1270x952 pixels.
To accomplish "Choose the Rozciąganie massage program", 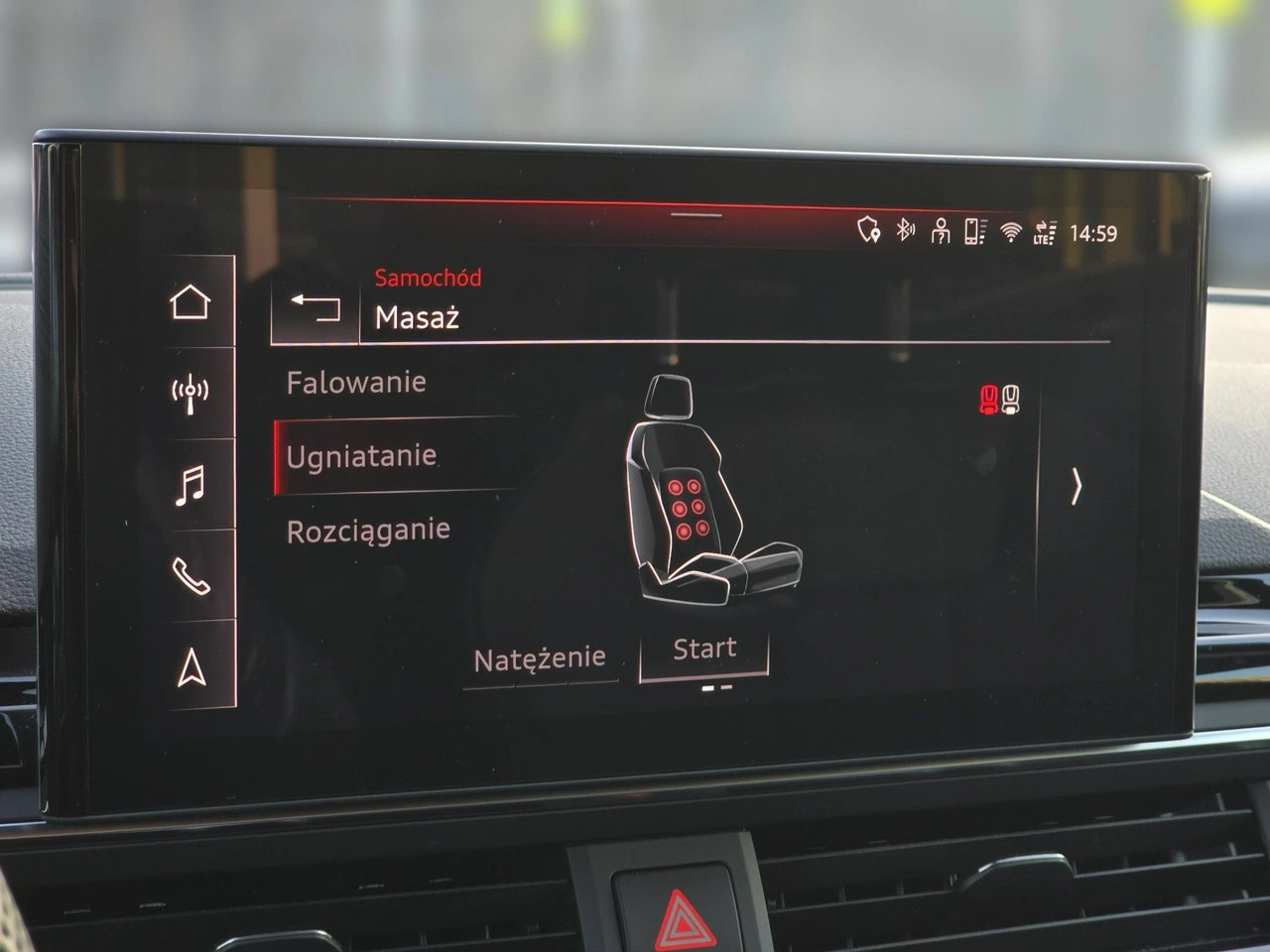I will (367, 529).
